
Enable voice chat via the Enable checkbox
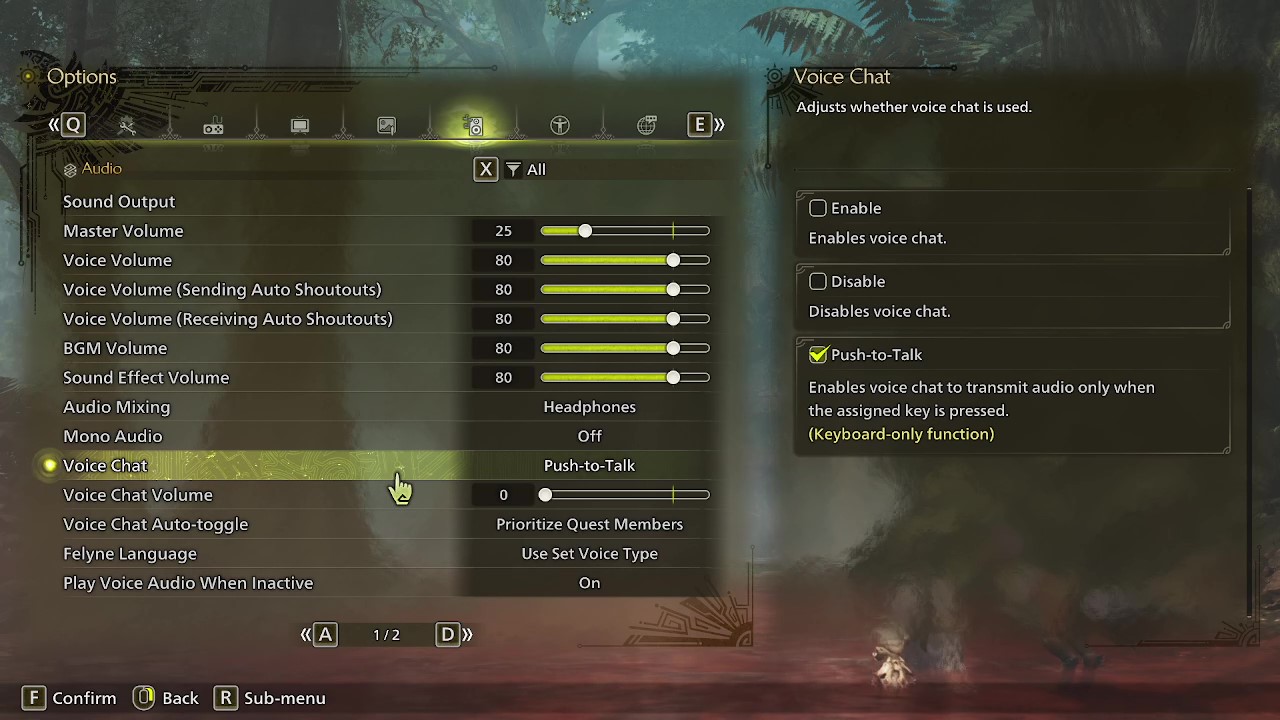click(x=818, y=208)
